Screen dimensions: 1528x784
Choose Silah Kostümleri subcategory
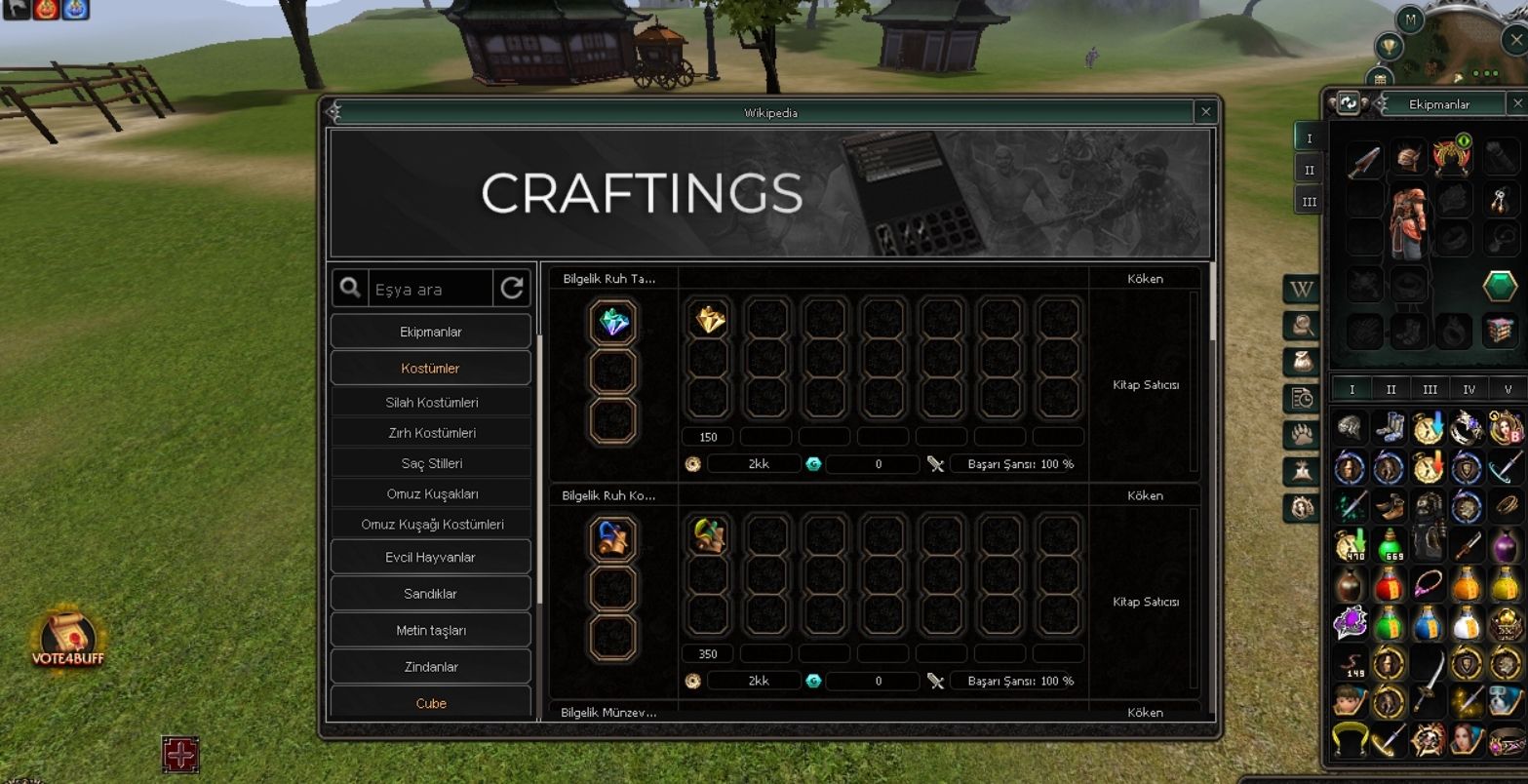(x=431, y=403)
